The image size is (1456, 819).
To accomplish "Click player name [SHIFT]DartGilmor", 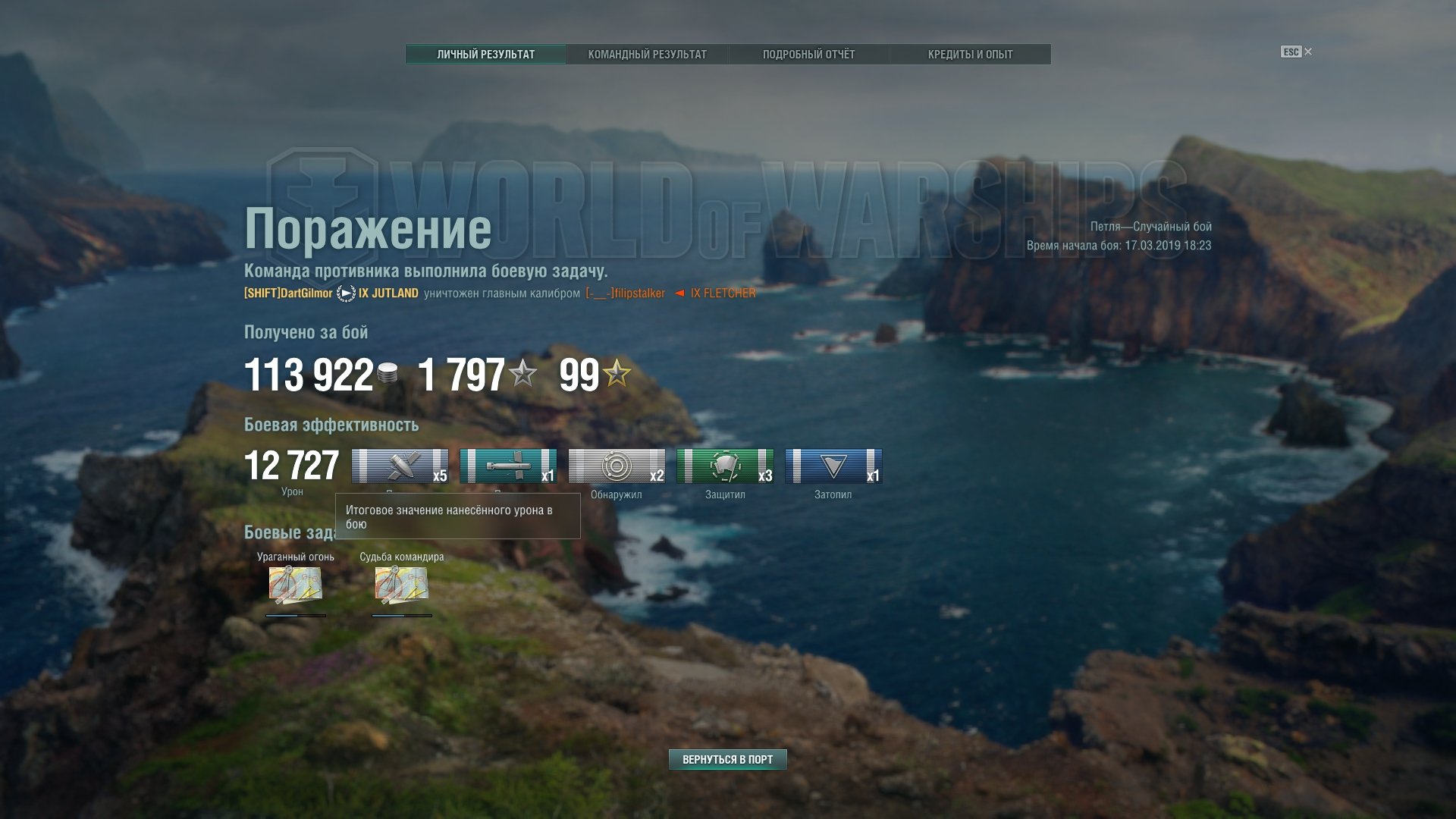I will [288, 293].
